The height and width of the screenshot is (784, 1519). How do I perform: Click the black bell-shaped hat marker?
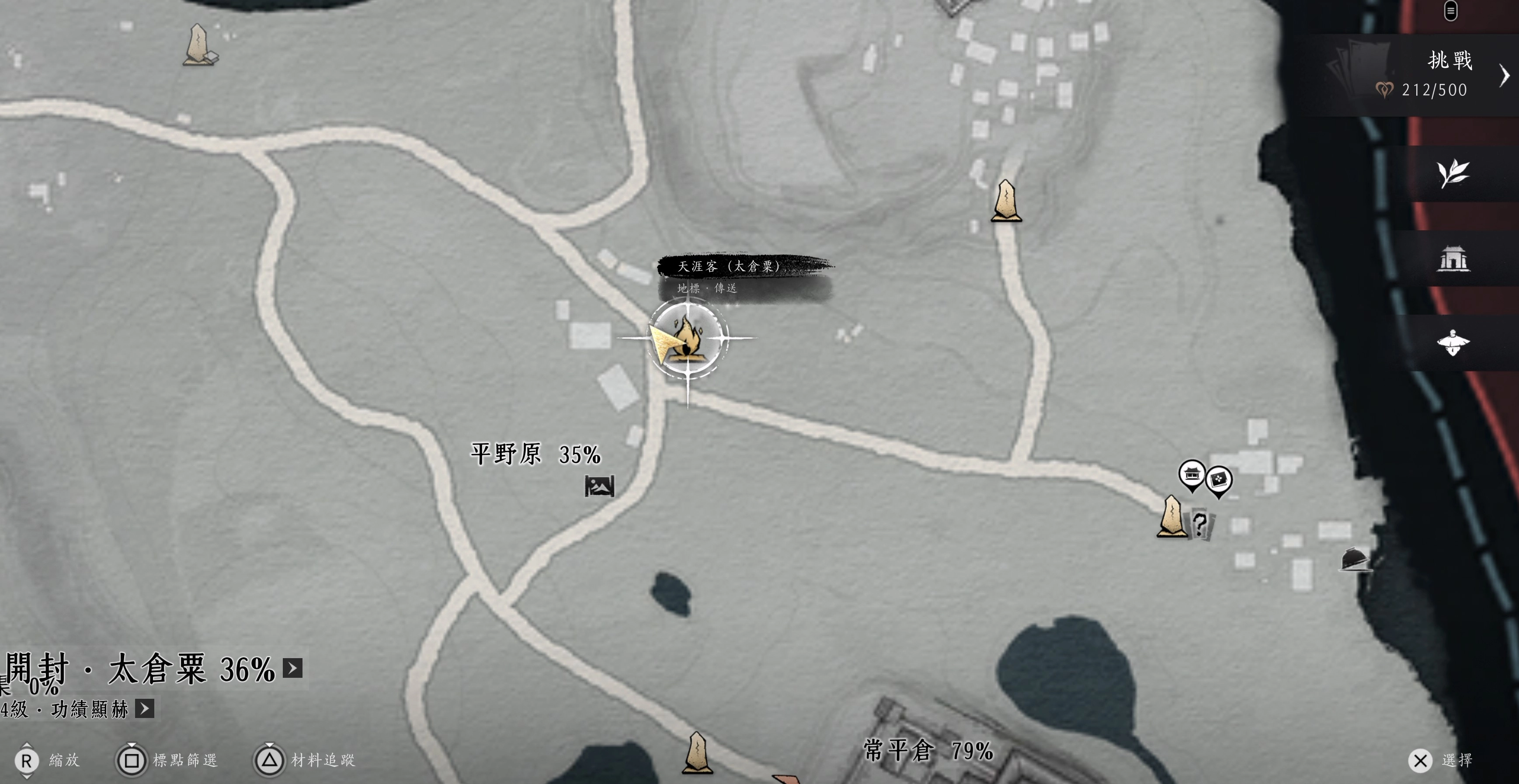point(1354,559)
